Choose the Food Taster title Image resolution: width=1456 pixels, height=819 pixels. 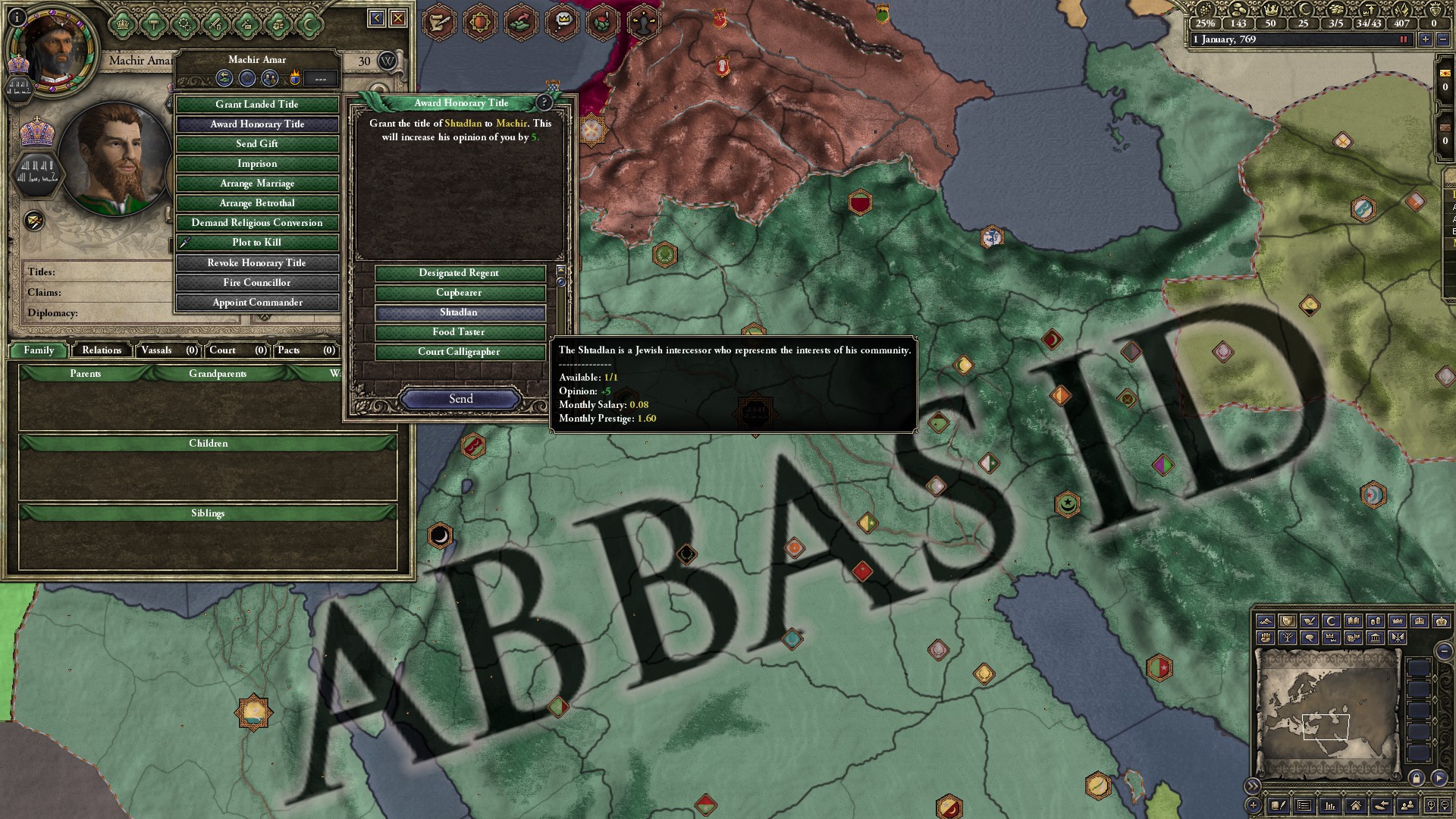[459, 332]
